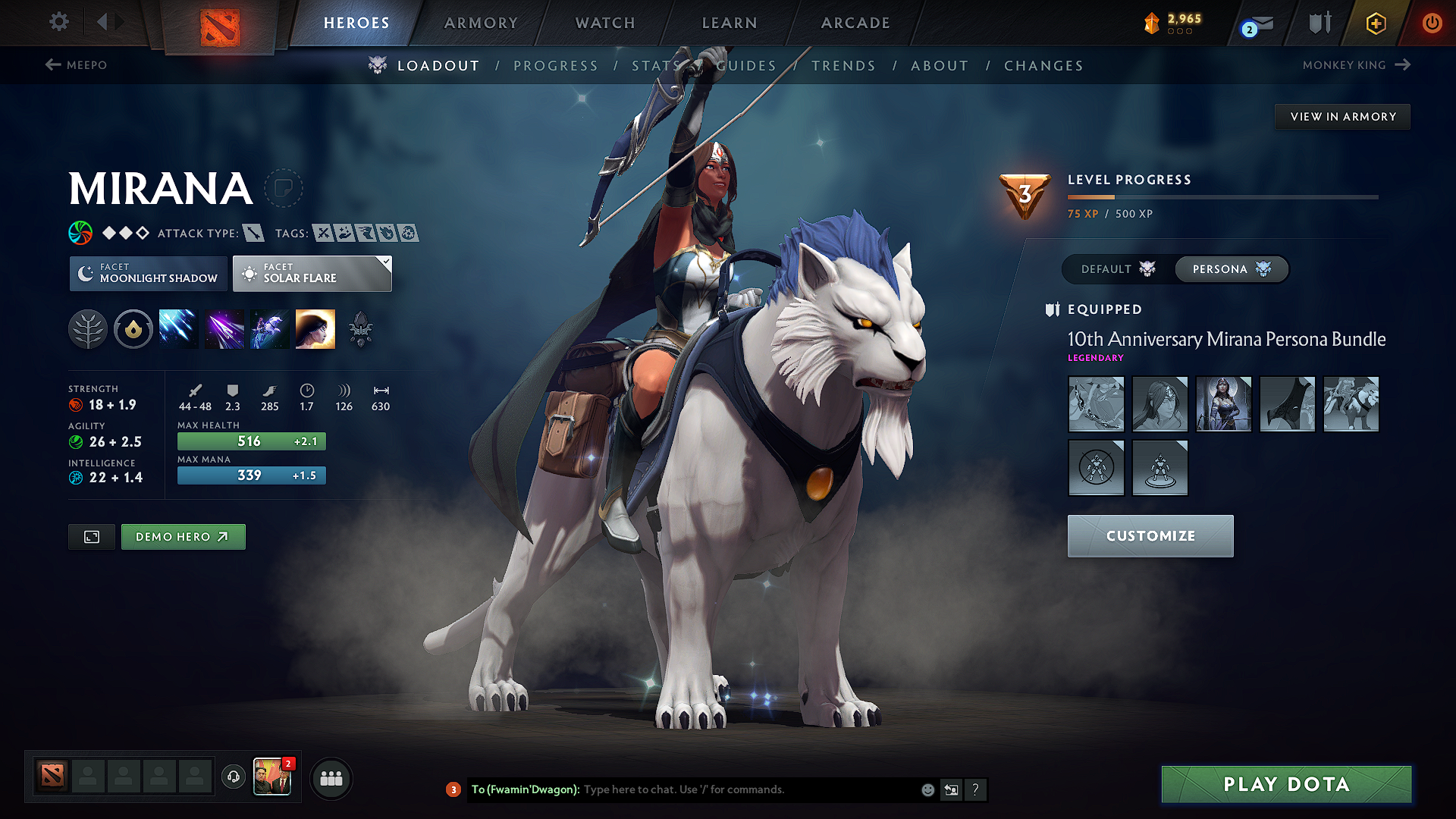Screen dimensions: 1456x819
Task: Click Mirana's ultimate ability portrait icon
Action: [x=315, y=328]
